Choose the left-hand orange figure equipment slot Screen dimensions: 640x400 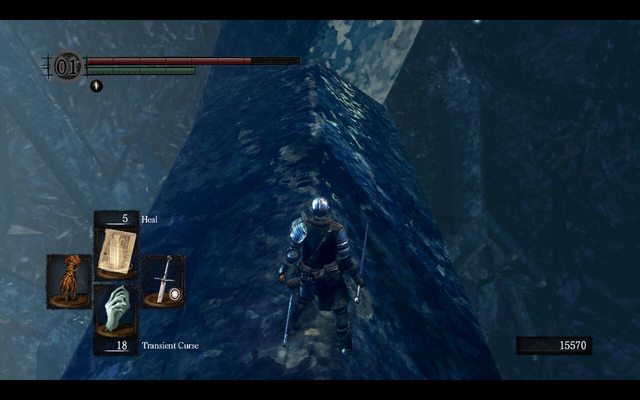tap(68, 281)
